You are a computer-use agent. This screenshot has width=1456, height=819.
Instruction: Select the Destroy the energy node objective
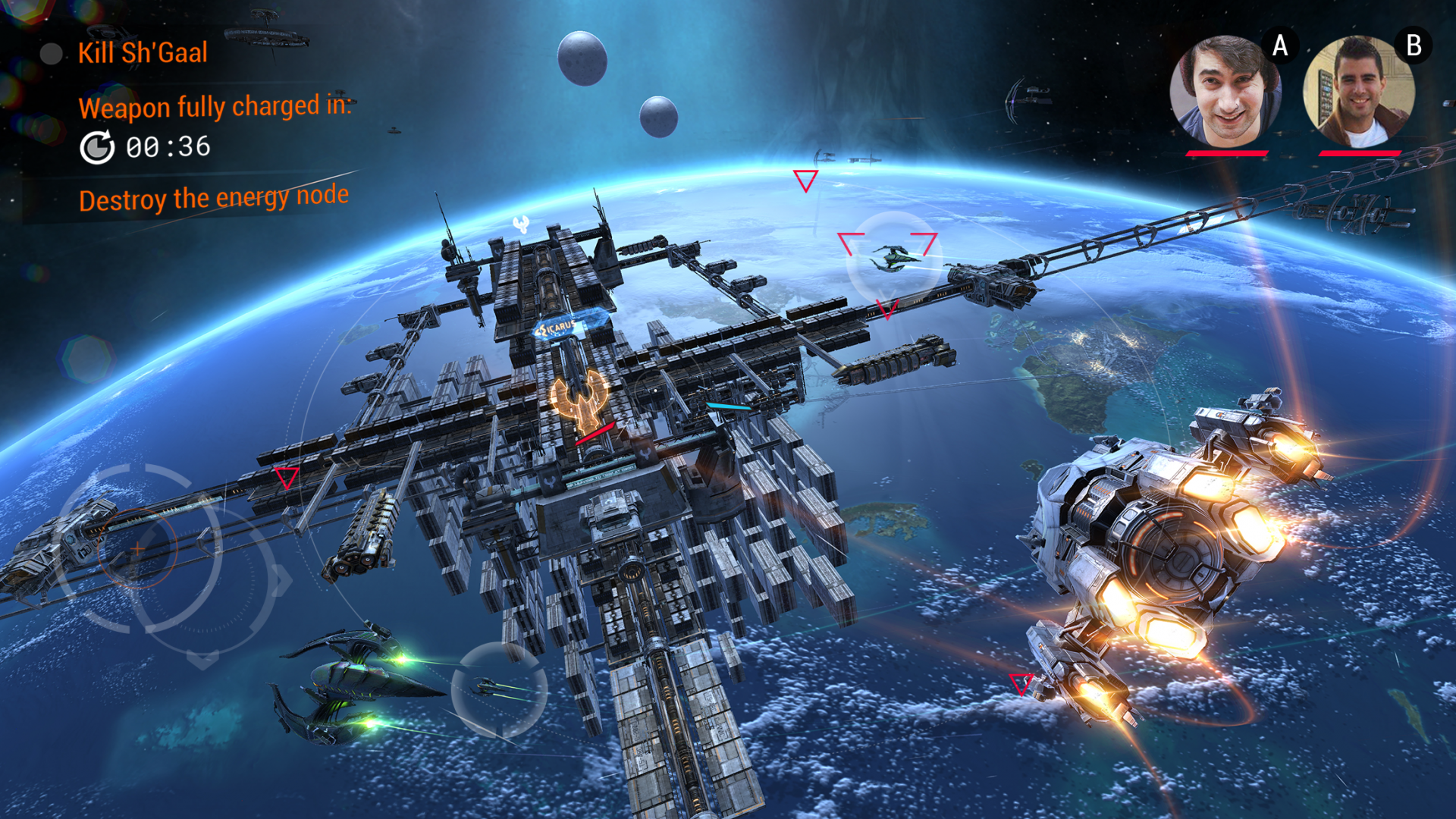(x=213, y=199)
